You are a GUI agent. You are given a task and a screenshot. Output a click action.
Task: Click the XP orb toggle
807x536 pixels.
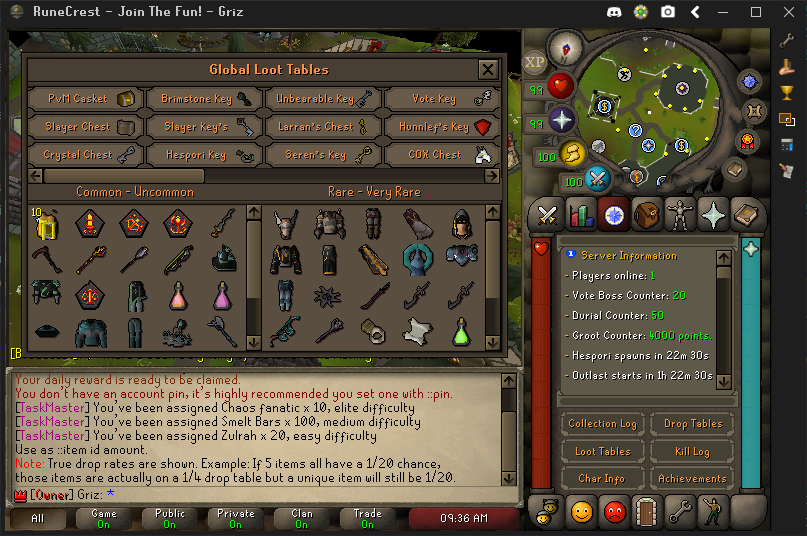pyautogui.click(x=535, y=62)
